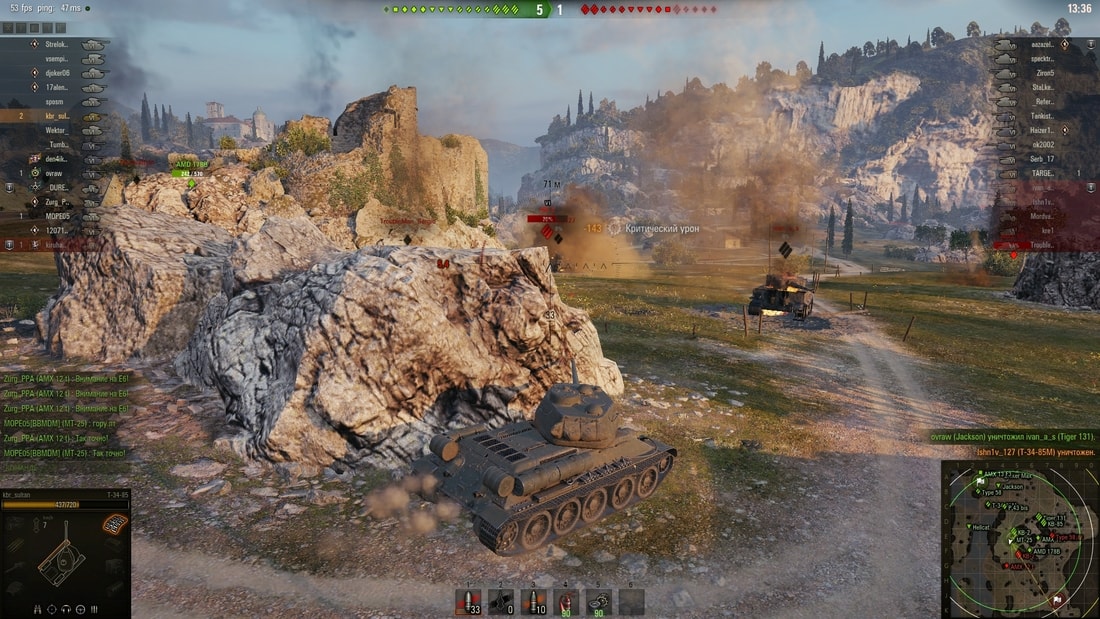Select ally ovraw in the team roster
Image resolution: width=1100 pixels, height=619 pixels.
[54, 173]
